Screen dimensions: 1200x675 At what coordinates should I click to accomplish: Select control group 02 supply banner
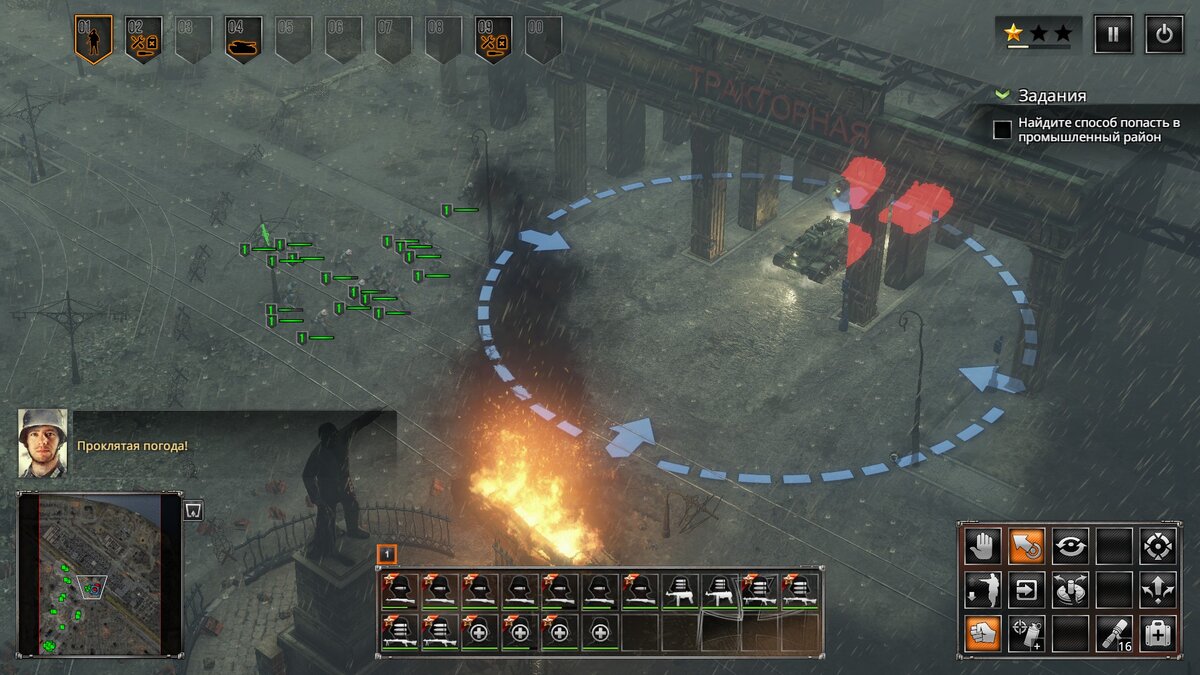click(x=143, y=39)
